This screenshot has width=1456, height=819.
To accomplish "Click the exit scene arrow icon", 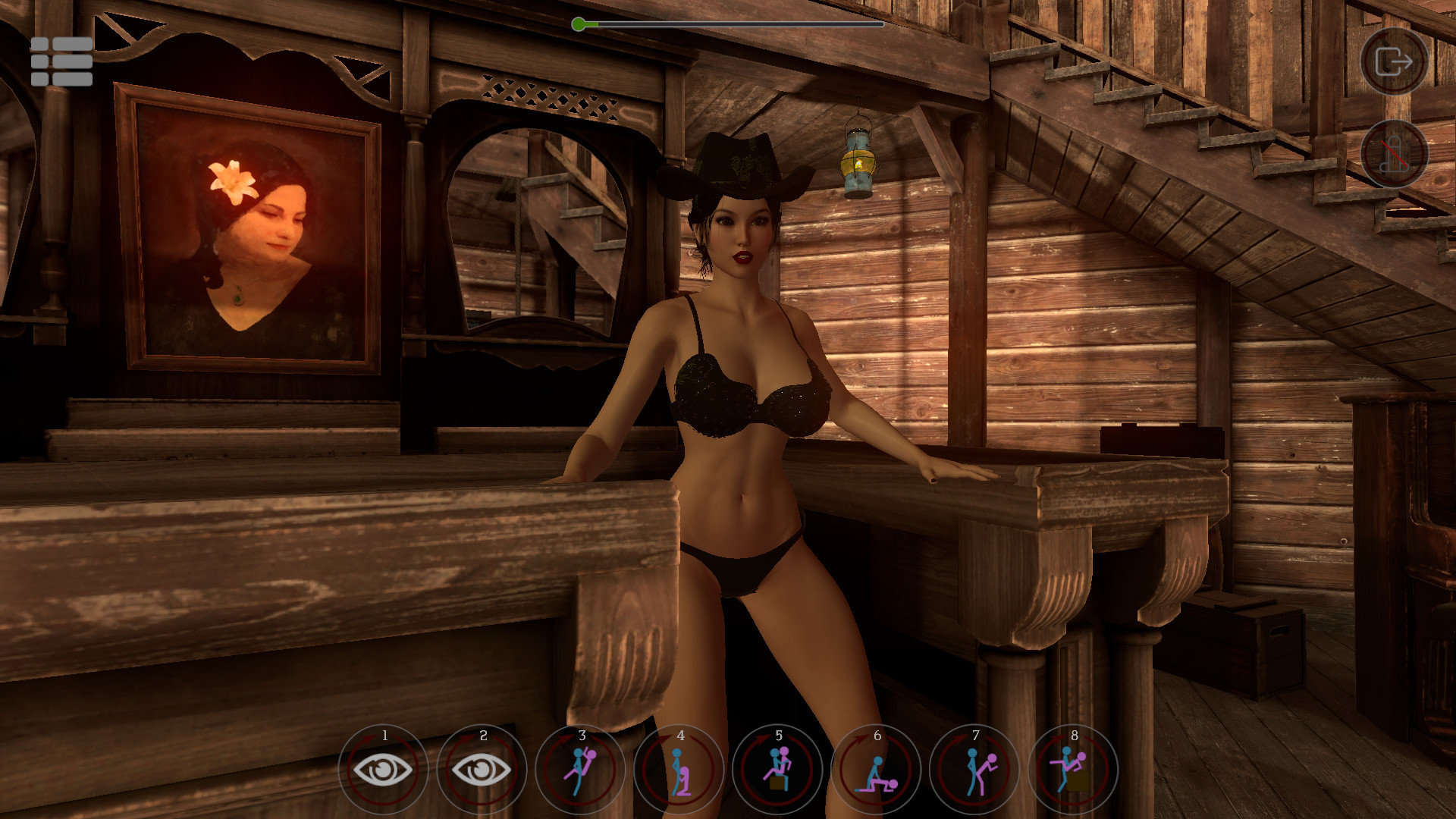I will [1394, 62].
